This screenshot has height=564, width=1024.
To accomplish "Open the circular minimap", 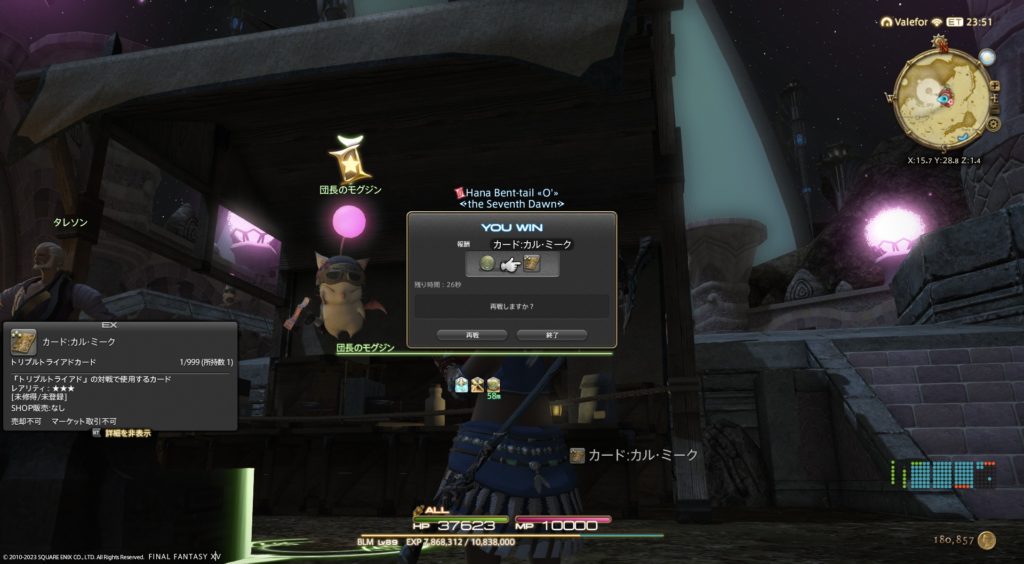I will pos(938,97).
